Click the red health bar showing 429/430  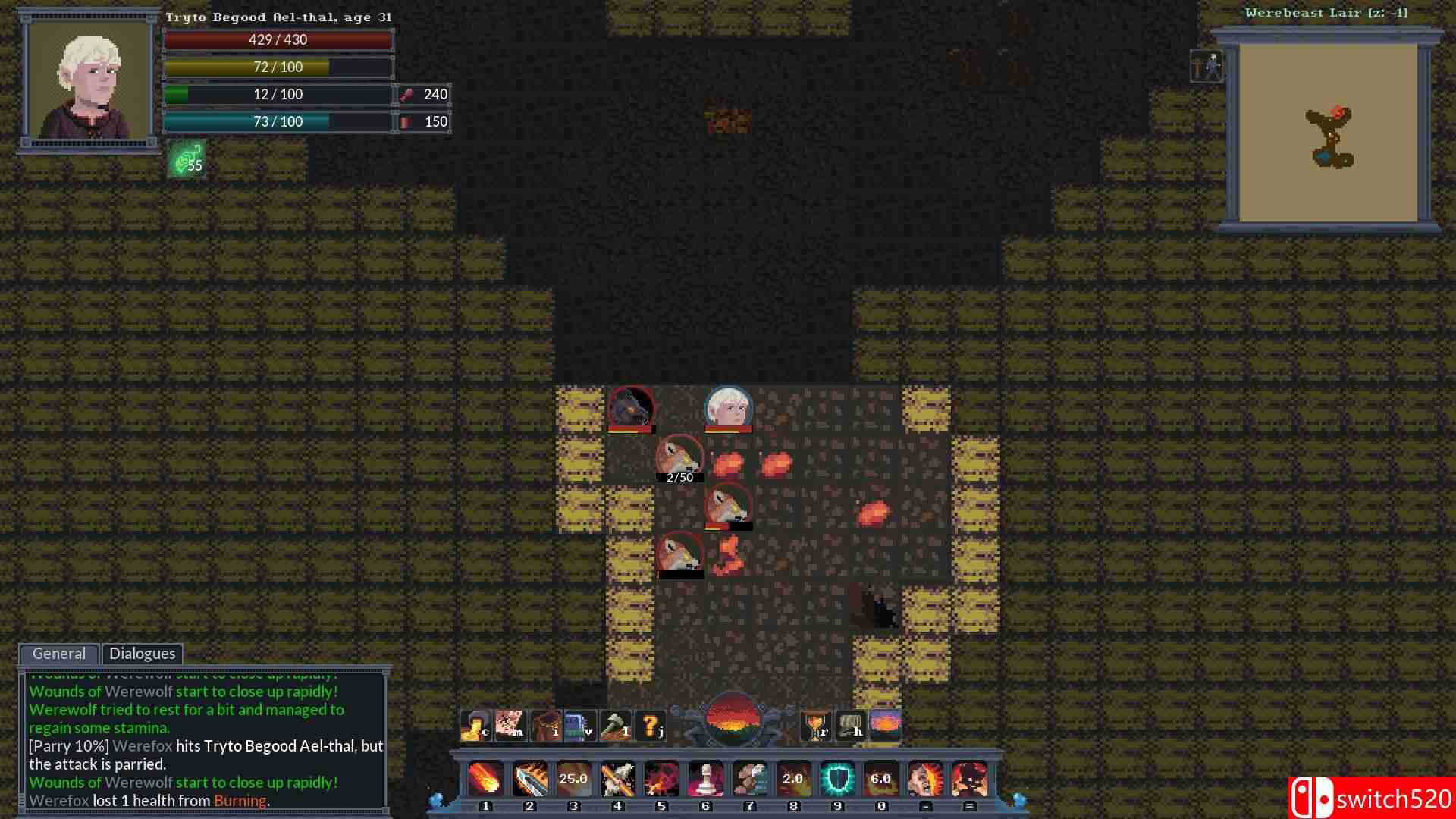click(278, 39)
